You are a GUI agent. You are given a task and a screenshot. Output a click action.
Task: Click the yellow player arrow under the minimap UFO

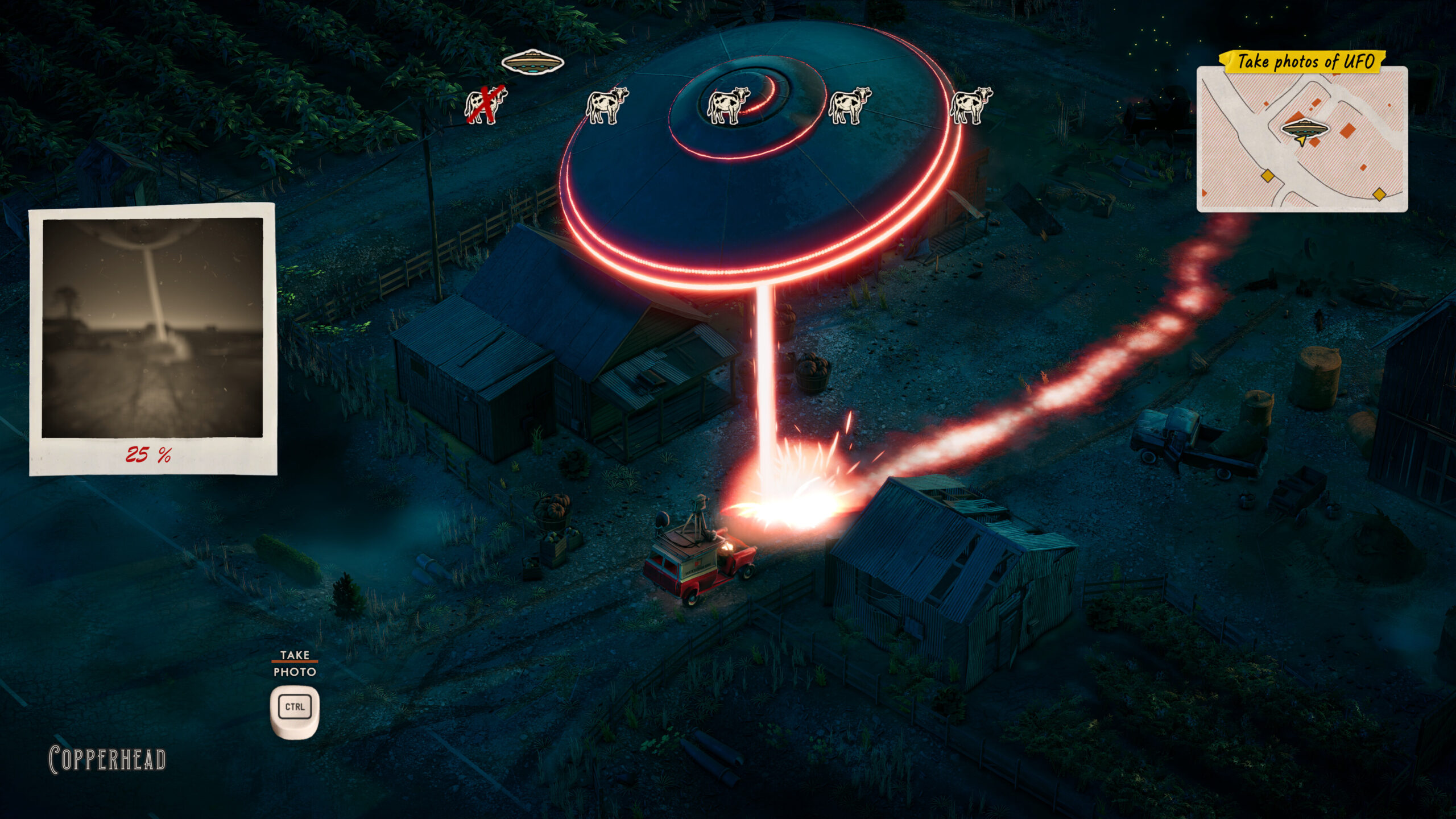(1301, 140)
